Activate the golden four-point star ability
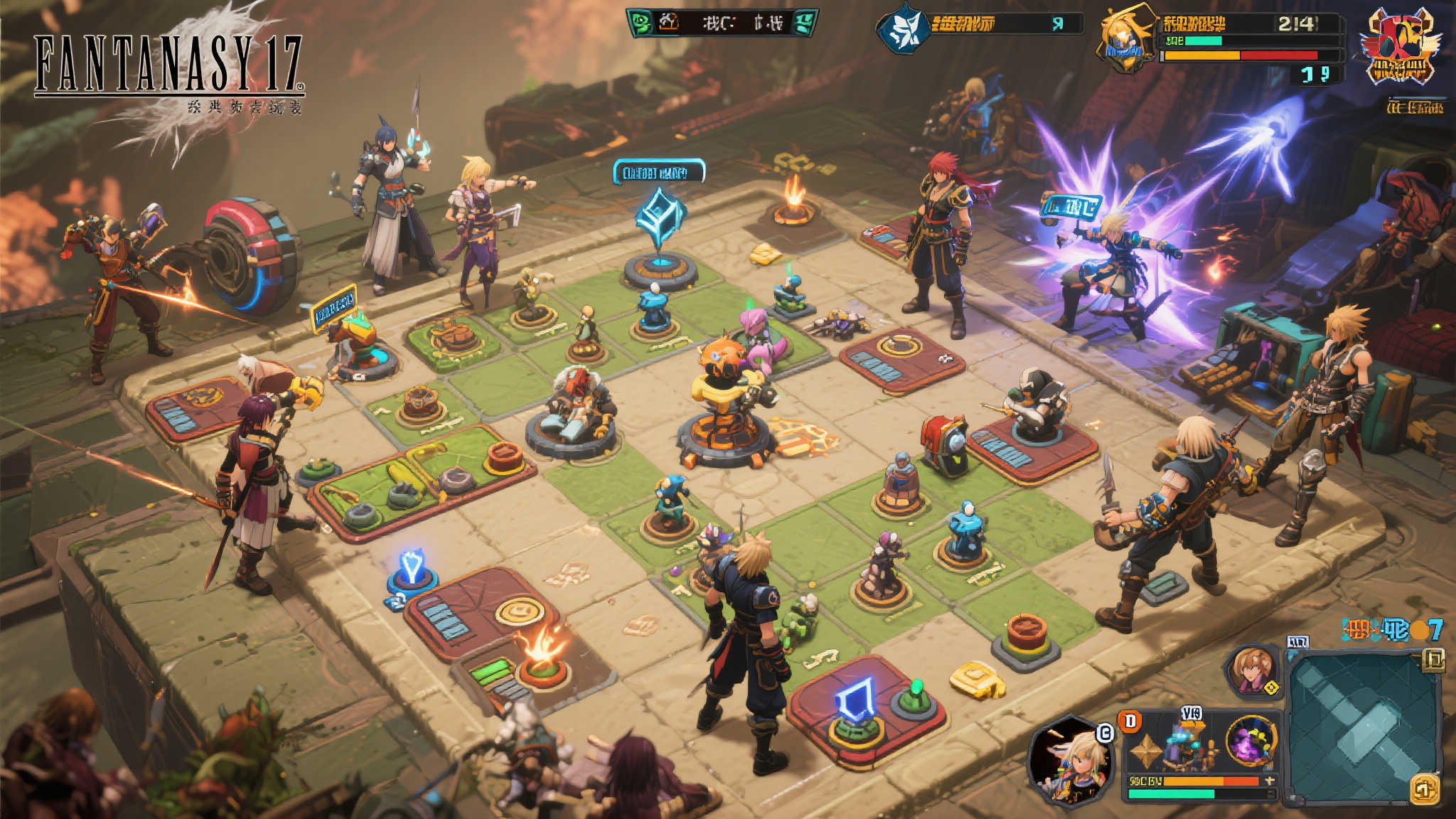Screen dimensions: 1456x819 [x=1146, y=751]
